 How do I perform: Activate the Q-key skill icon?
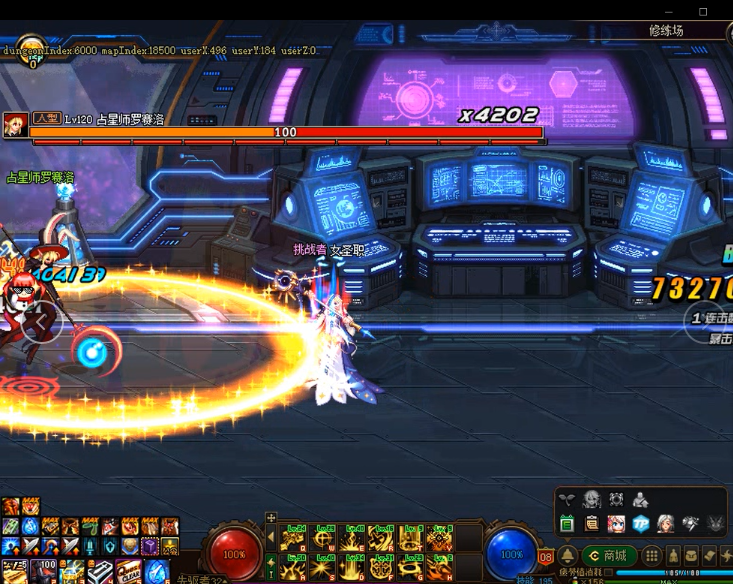point(293,541)
